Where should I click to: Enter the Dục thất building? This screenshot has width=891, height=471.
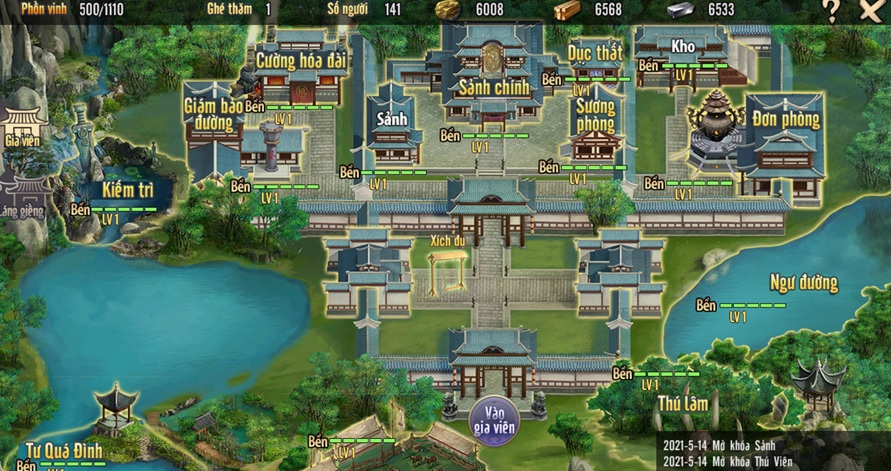tap(595, 51)
